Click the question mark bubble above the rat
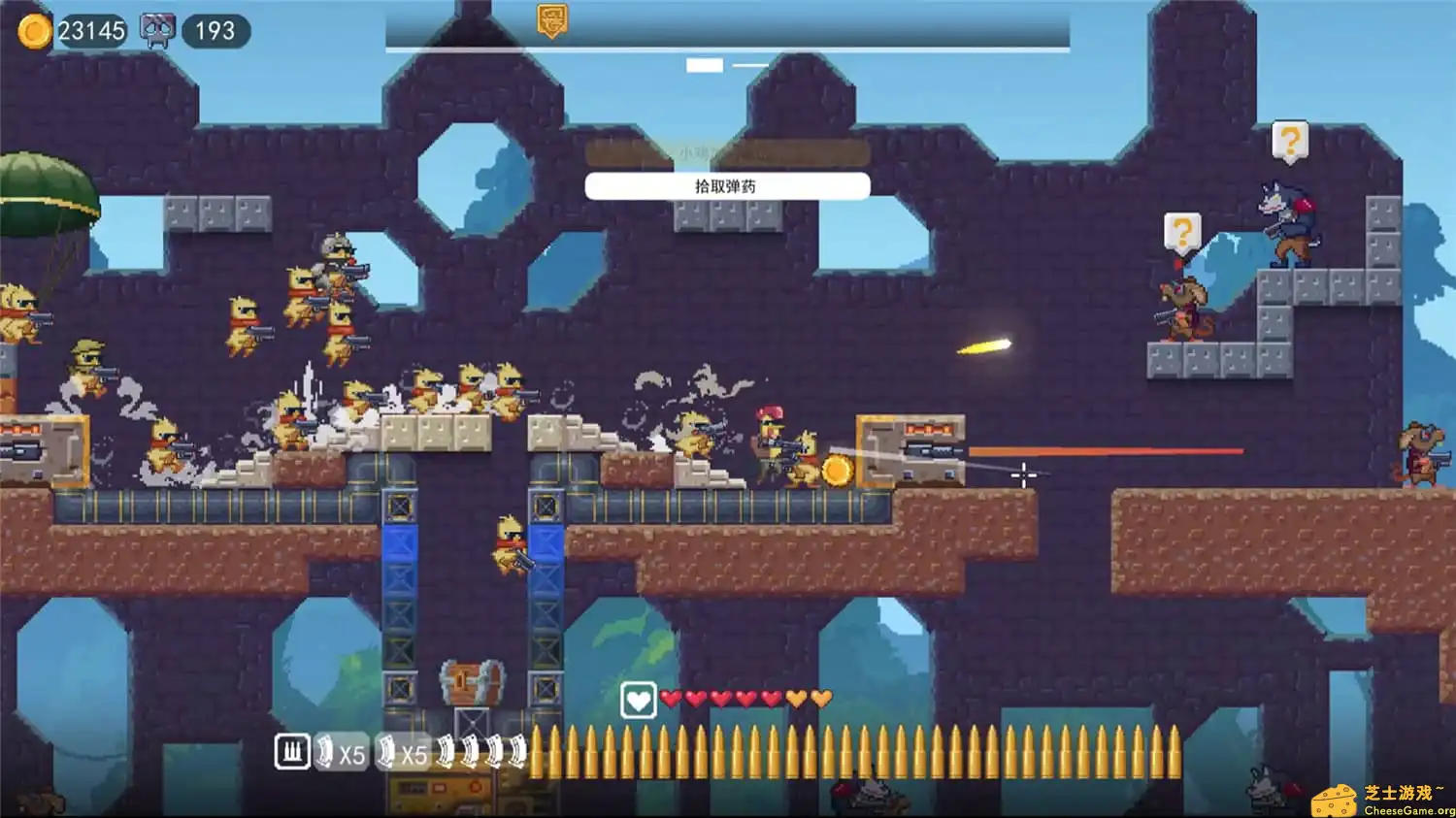The height and width of the screenshot is (818, 1456). click(1182, 233)
